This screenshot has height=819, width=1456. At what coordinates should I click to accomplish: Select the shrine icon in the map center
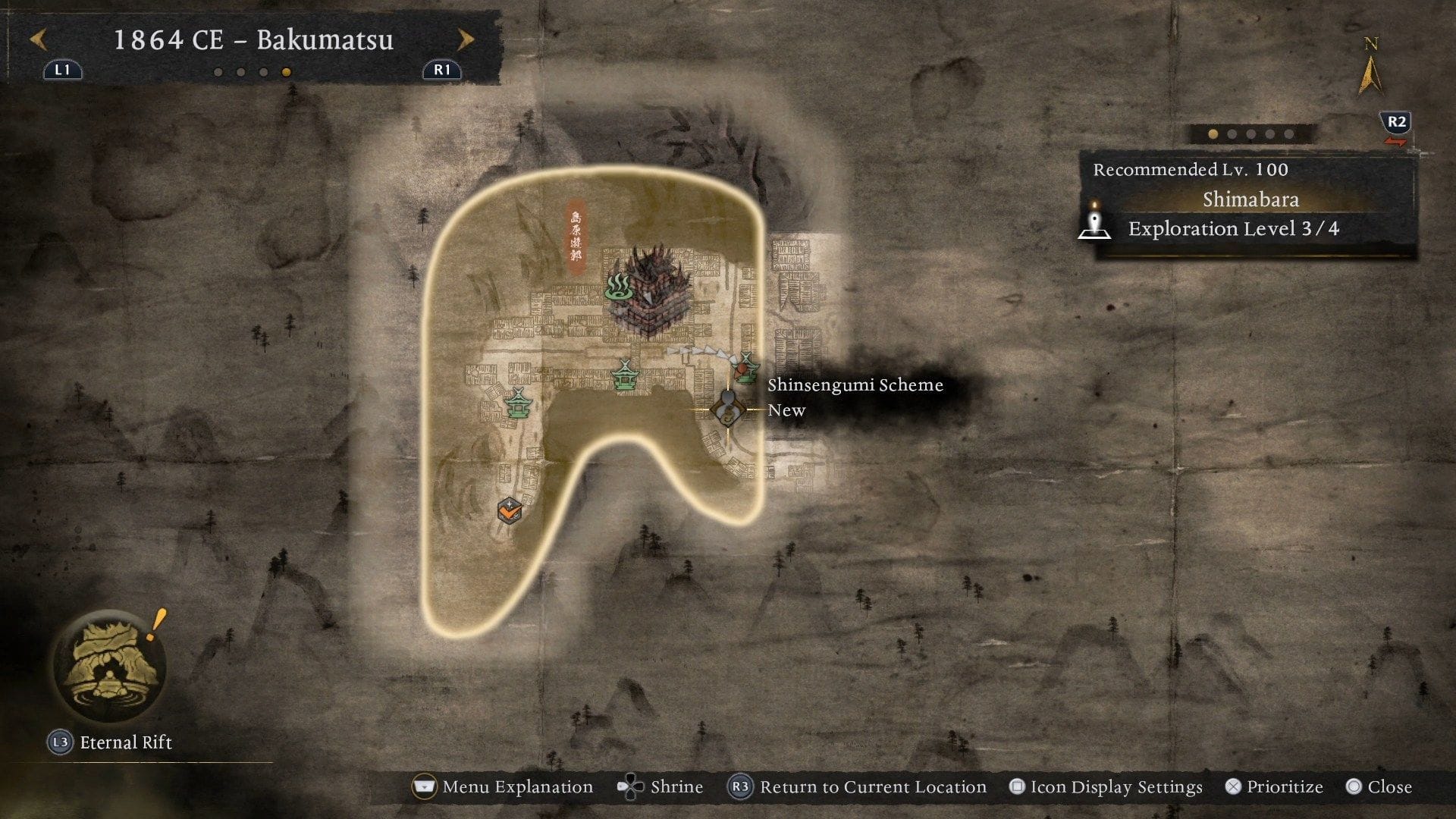click(623, 373)
